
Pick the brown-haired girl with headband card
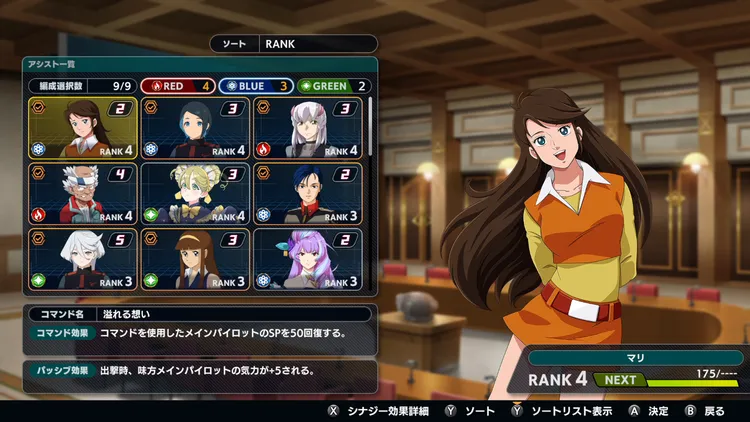click(x=195, y=259)
